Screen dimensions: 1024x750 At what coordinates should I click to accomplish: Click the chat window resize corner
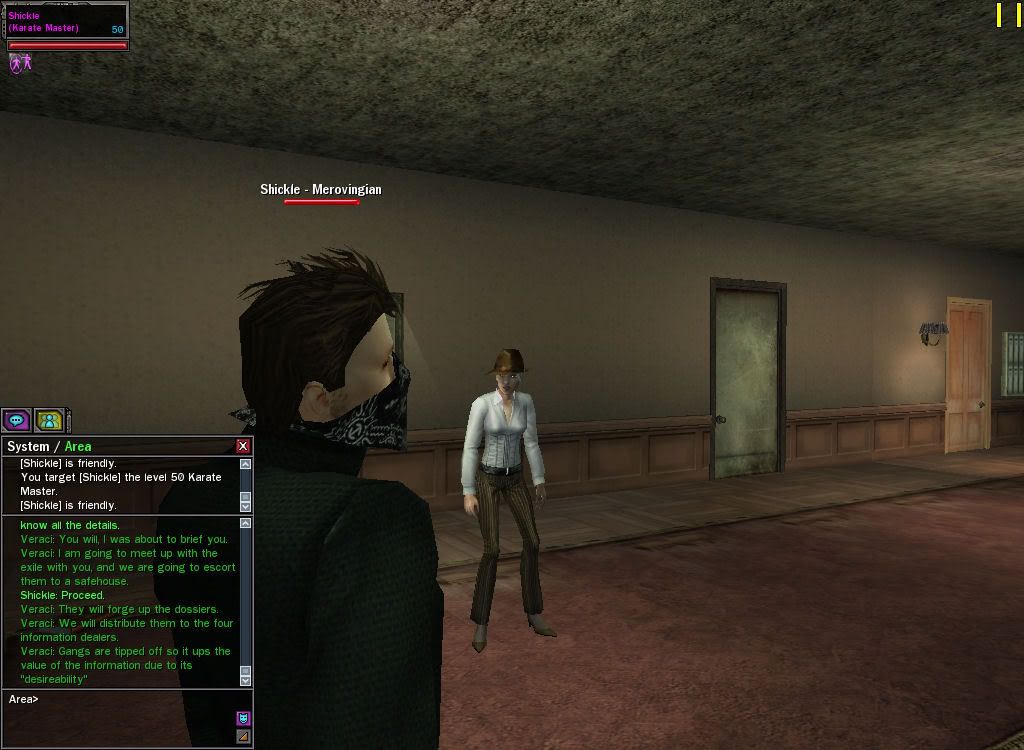pos(243,737)
